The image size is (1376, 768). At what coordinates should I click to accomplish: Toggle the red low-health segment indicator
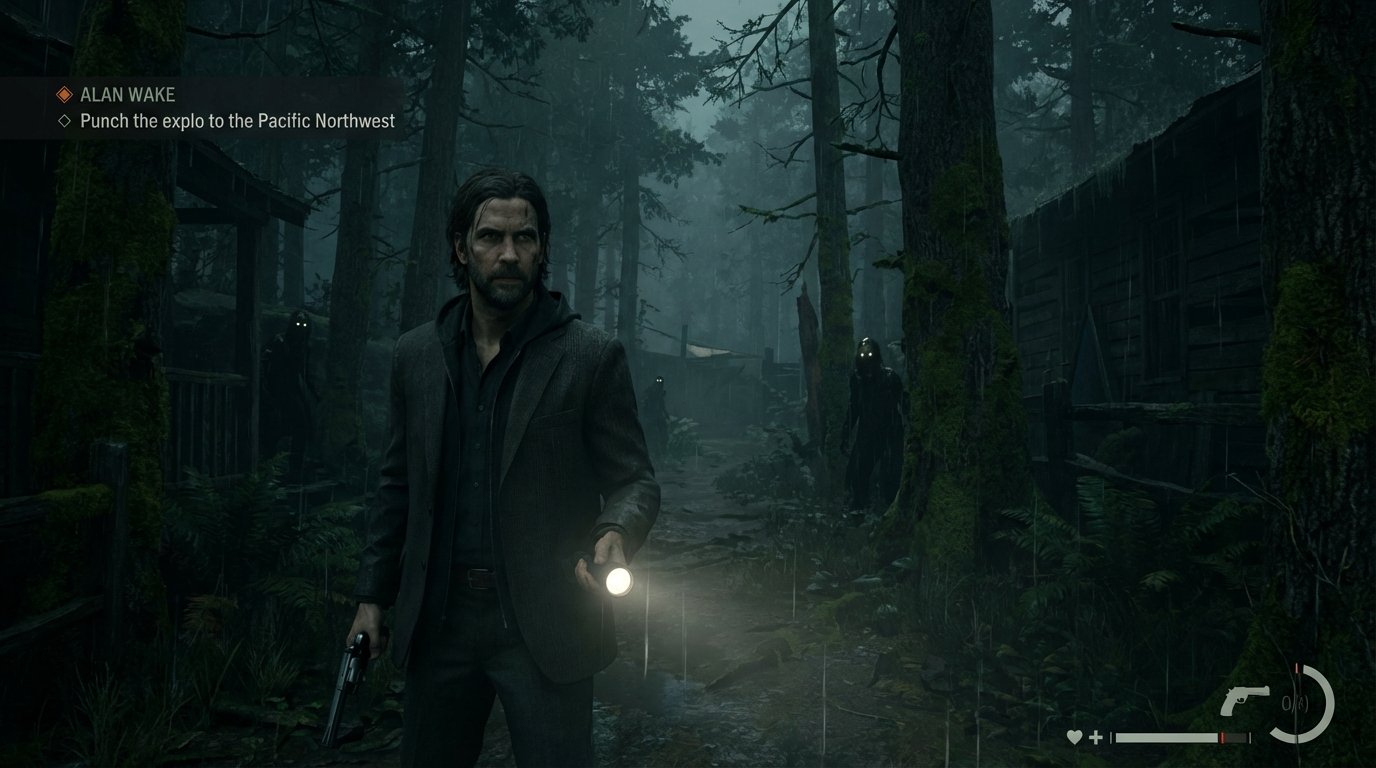[1223, 737]
